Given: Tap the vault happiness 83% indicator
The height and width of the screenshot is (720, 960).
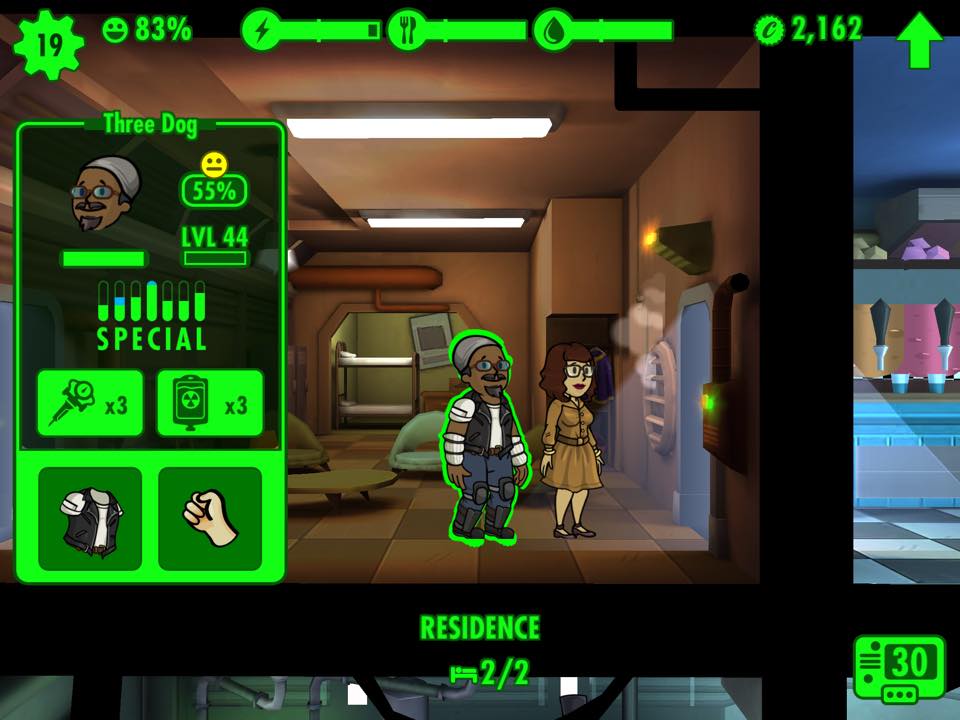Looking at the screenshot, I should click(x=147, y=30).
